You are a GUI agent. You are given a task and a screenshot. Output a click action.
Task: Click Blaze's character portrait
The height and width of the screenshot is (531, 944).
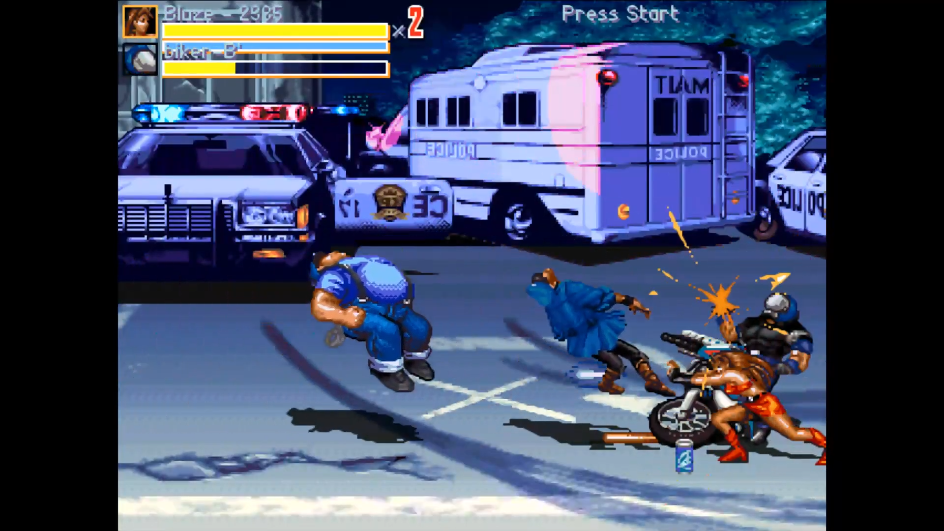pyautogui.click(x=140, y=21)
